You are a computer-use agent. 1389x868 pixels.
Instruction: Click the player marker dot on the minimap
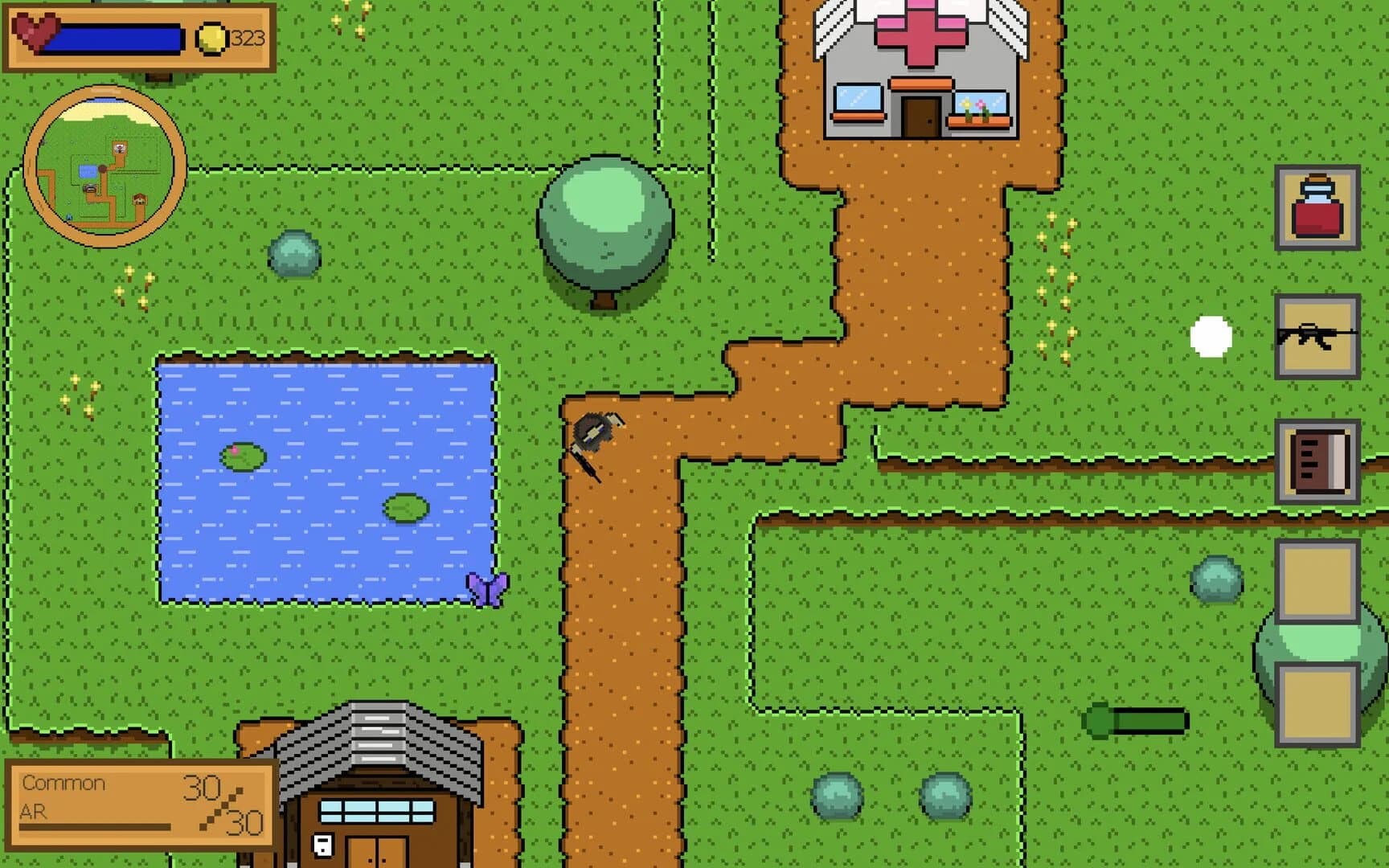102,168
